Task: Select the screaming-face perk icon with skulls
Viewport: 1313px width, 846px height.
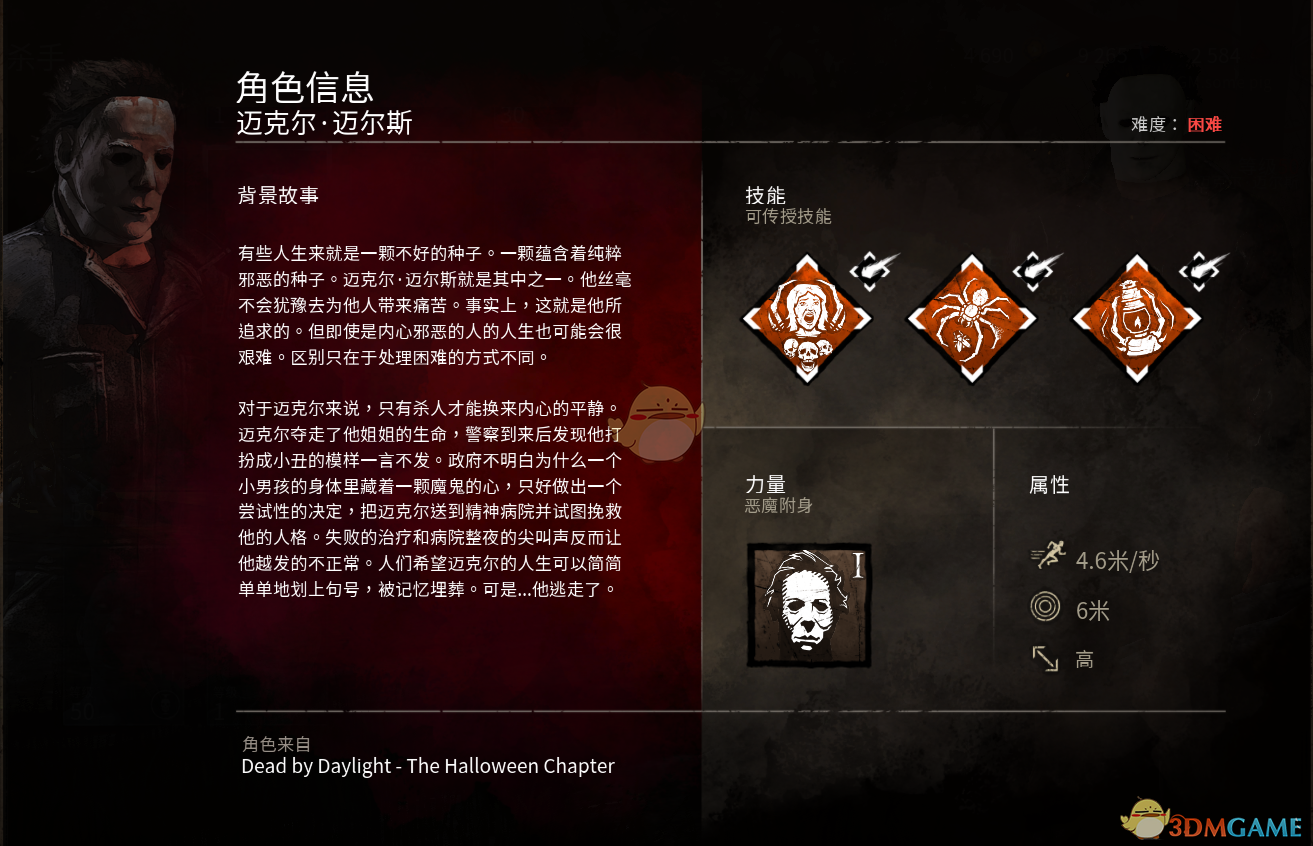Action: click(x=808, y=317)
